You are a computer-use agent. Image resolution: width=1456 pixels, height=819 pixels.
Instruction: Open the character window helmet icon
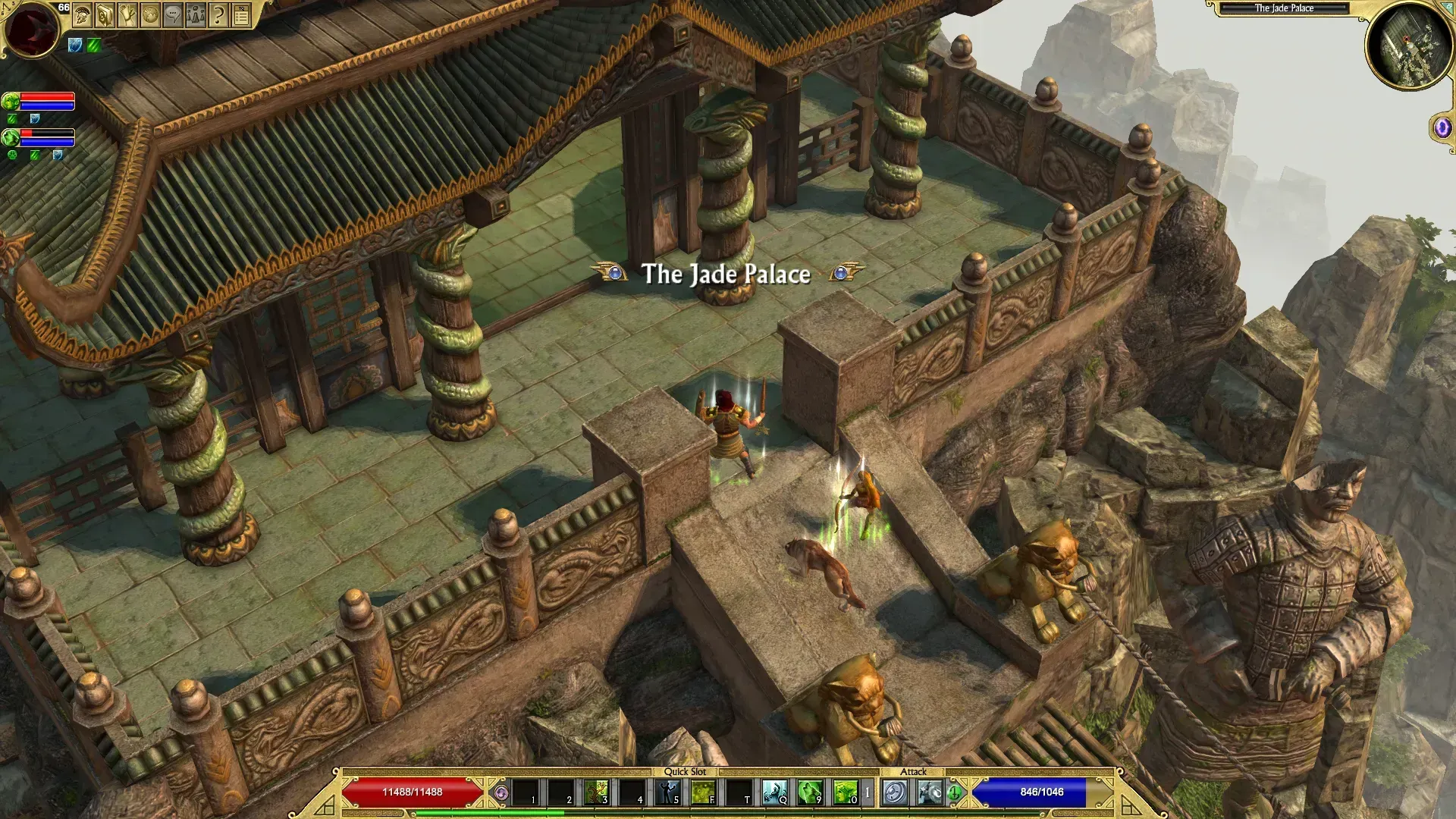pyautogui.click(x=82, y=15)
